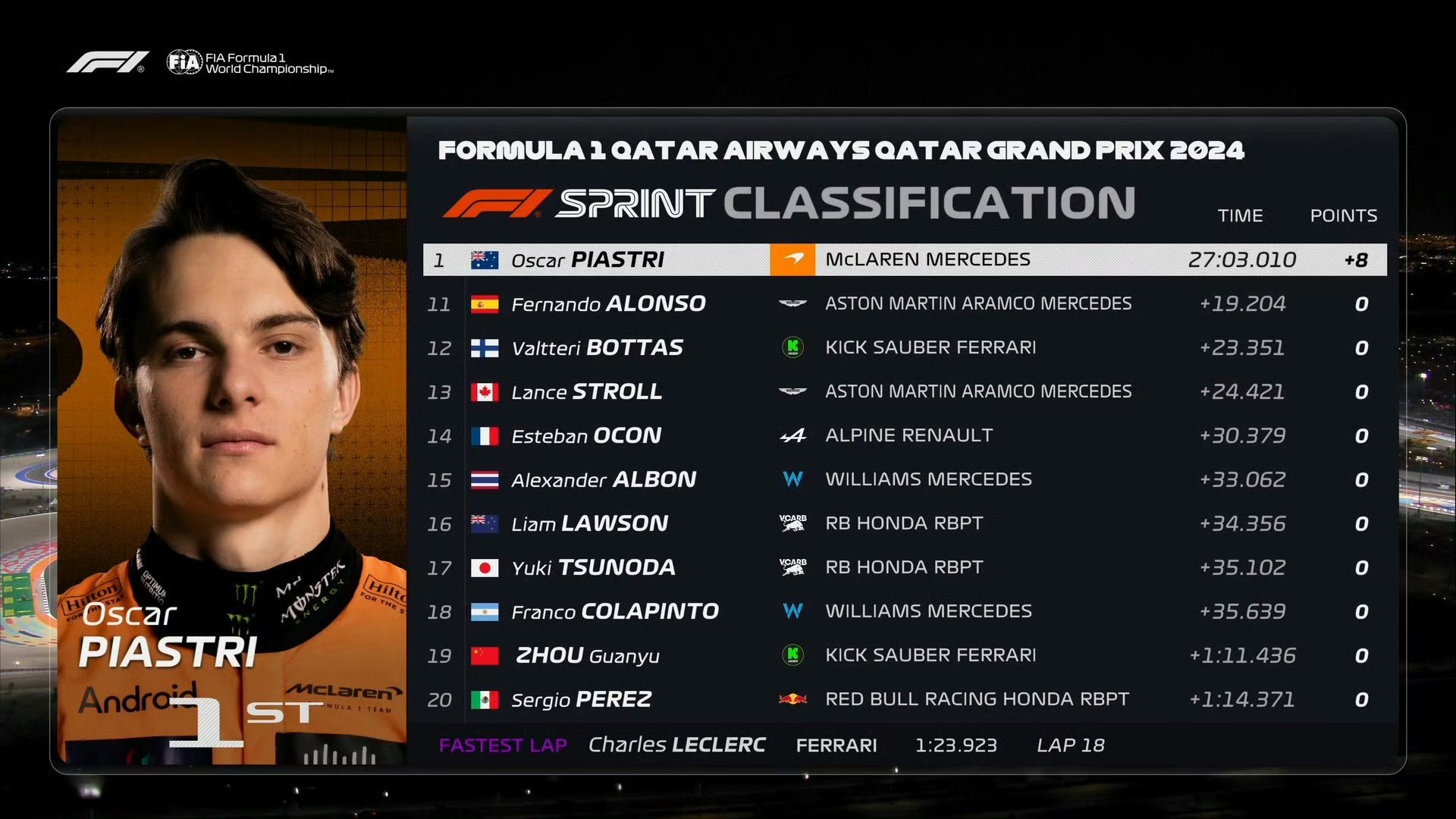
Task: Select Oscar Piastri's first place row
Action: tap(904, 260)
